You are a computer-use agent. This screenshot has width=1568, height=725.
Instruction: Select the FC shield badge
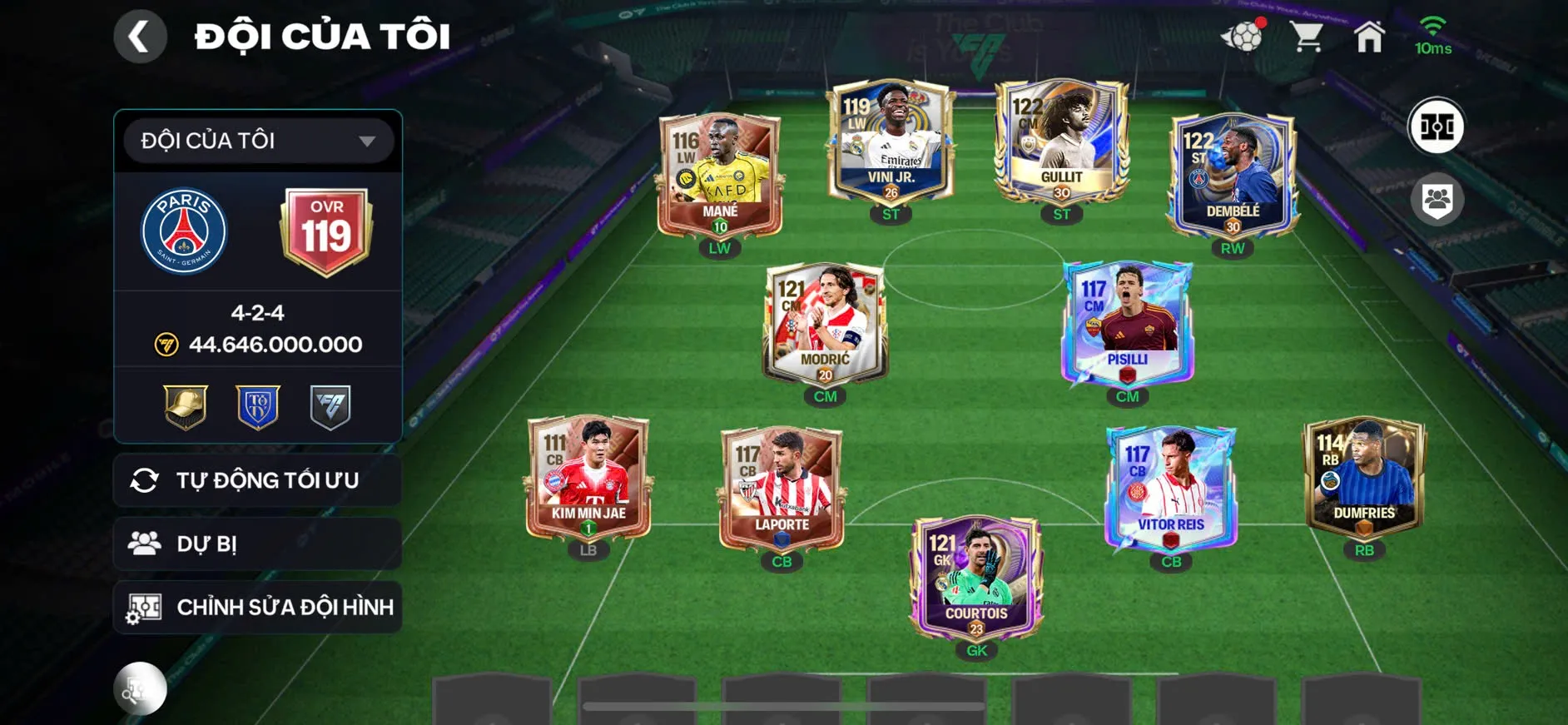(x=328, y=408)
